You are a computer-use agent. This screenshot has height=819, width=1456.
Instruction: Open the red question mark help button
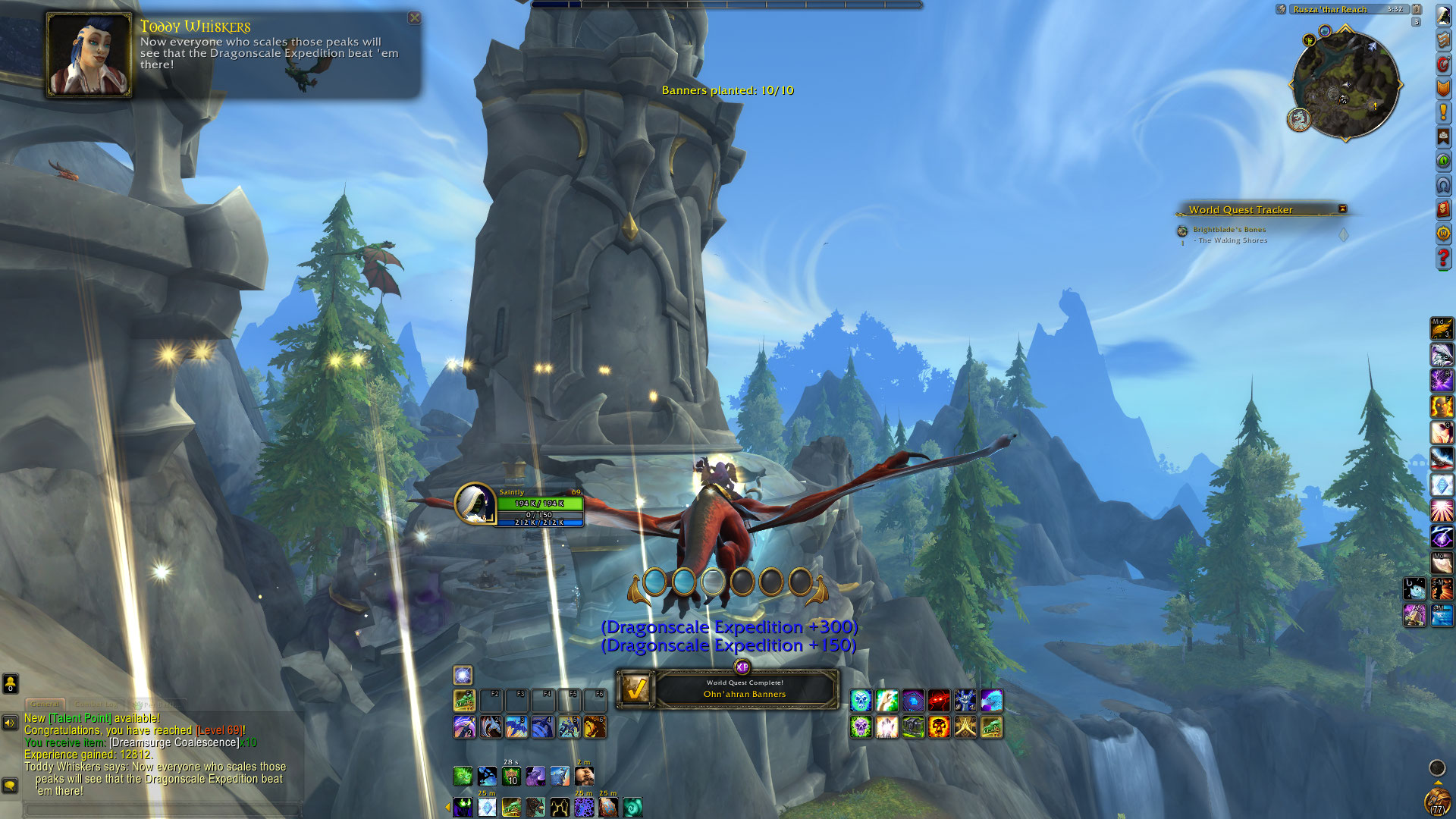[x=1443, y=259]
